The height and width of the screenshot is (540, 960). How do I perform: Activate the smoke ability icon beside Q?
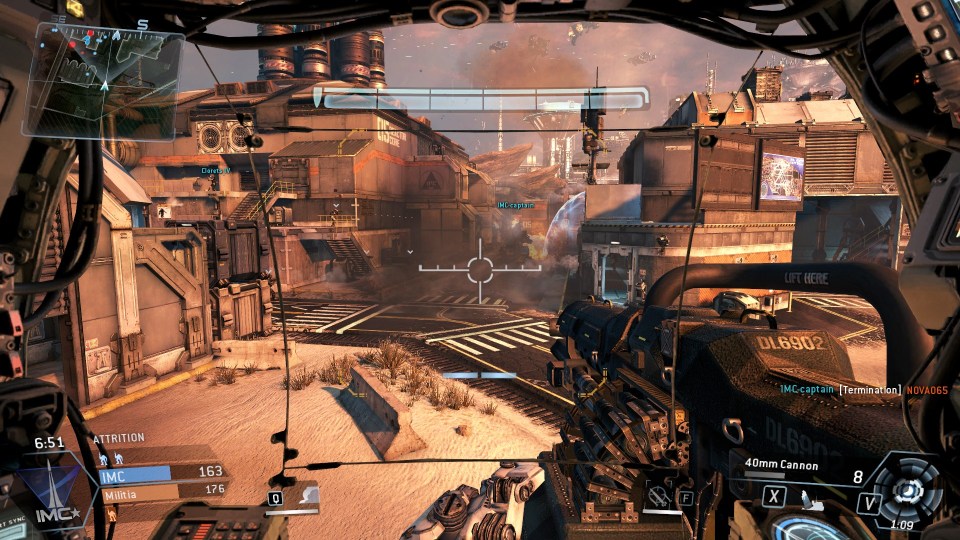[x=305, y=496]
